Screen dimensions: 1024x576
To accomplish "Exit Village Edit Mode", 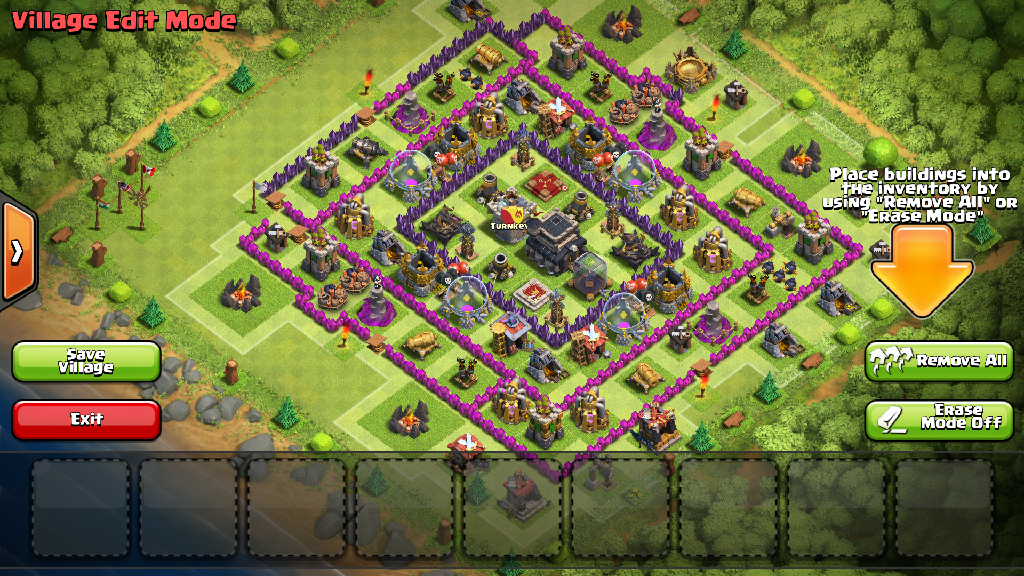I will [86, 419].
